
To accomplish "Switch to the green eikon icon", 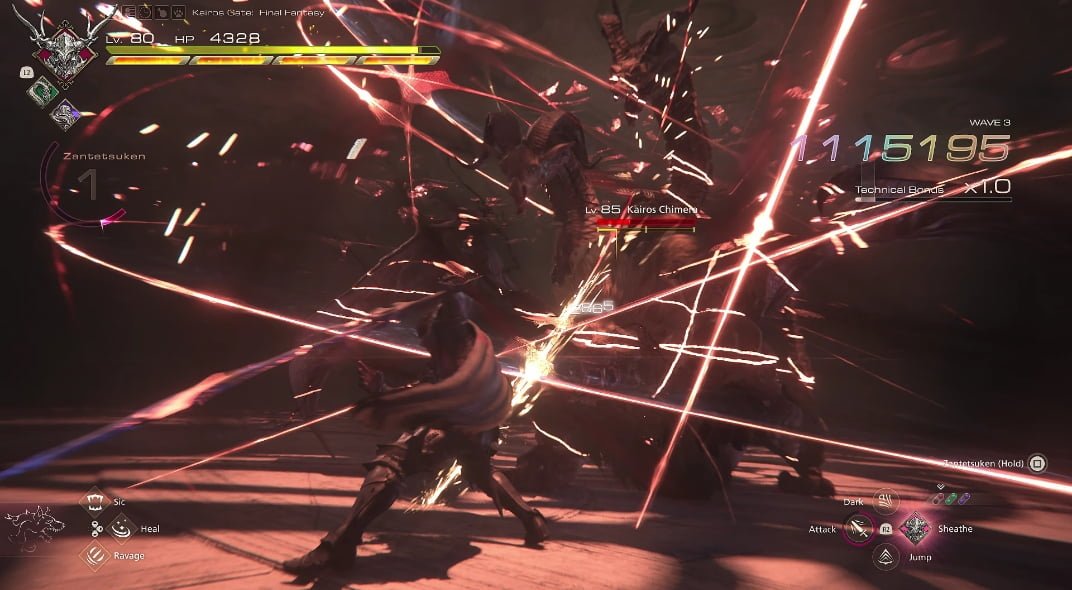I will click(x=43, y=90).
